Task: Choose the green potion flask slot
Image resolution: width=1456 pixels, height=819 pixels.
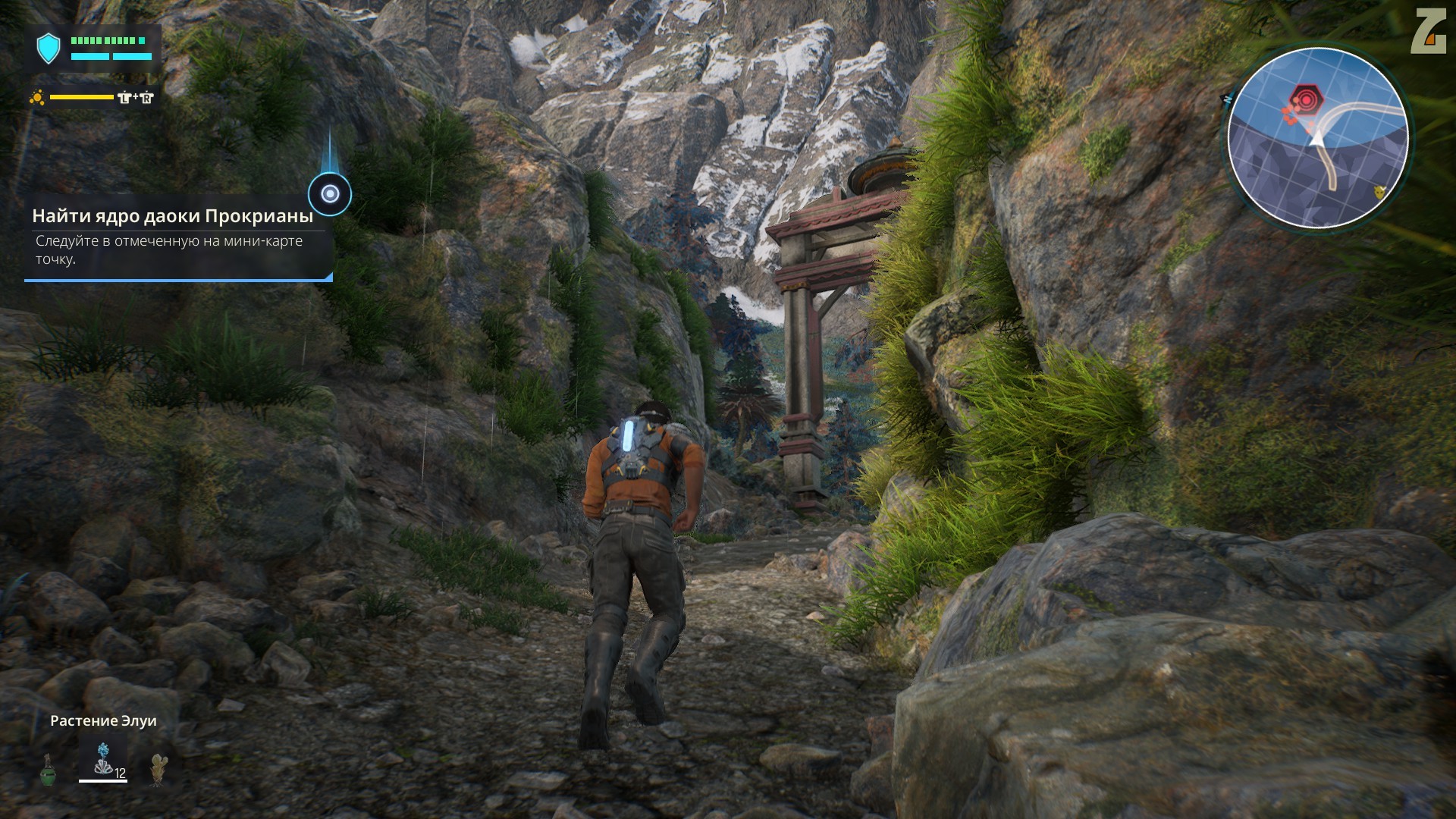Action: pos(48,769)
